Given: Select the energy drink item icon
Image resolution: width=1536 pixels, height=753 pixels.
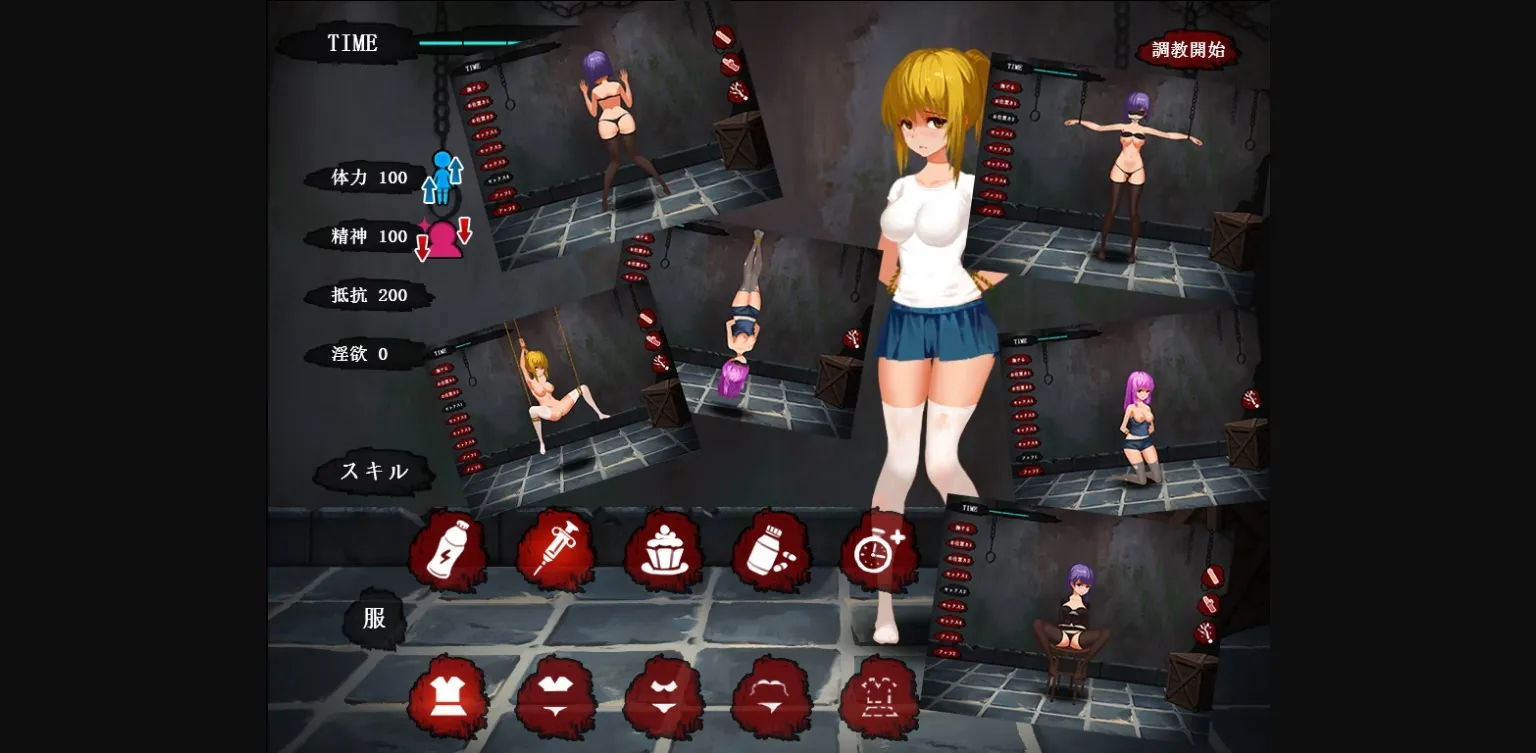Looking at the screenshot, I should [x=449, y=549].
